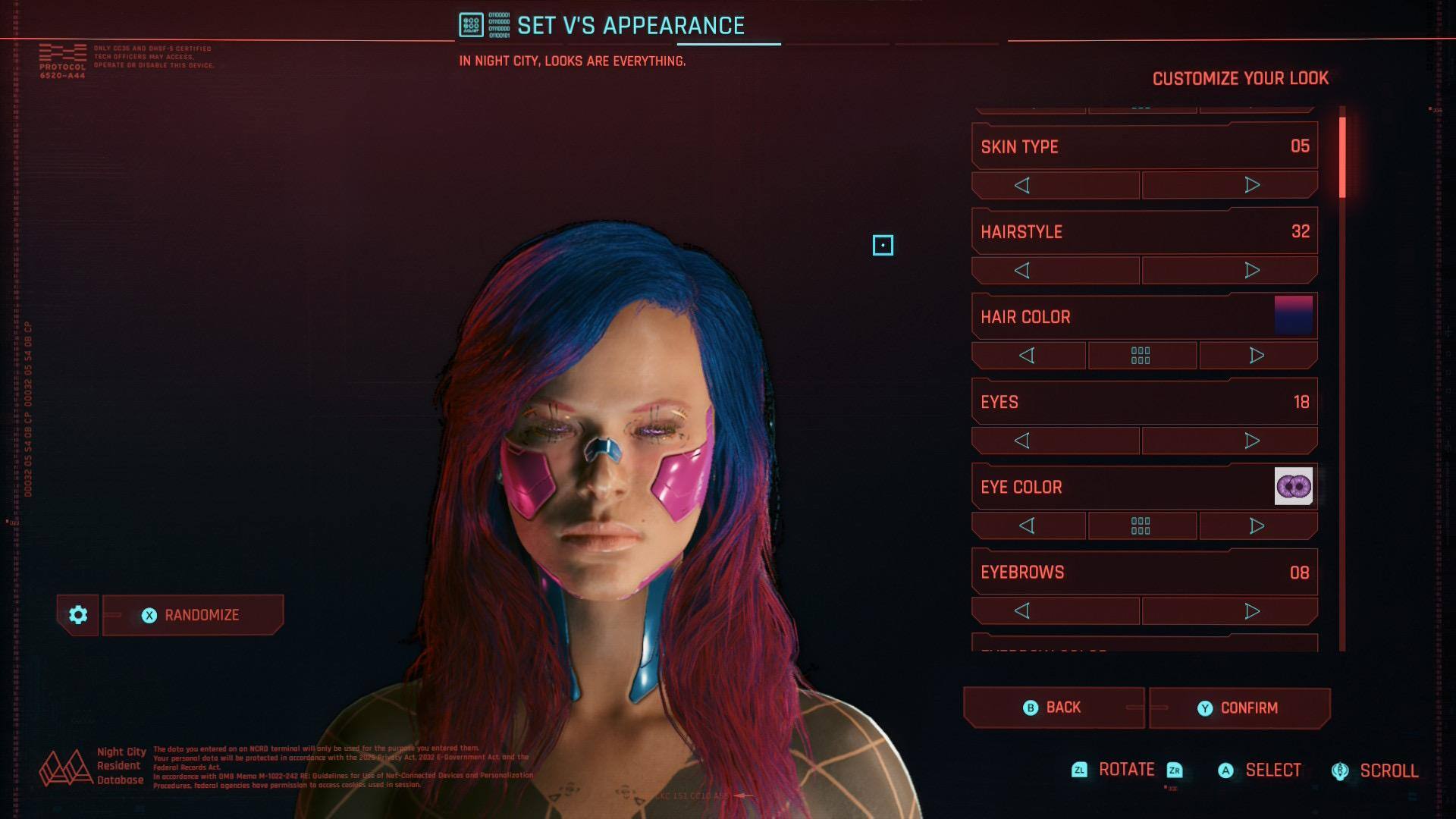Open the gear settings button
This screenshot has width=1456, height=819.
click(x=78, y=615)
